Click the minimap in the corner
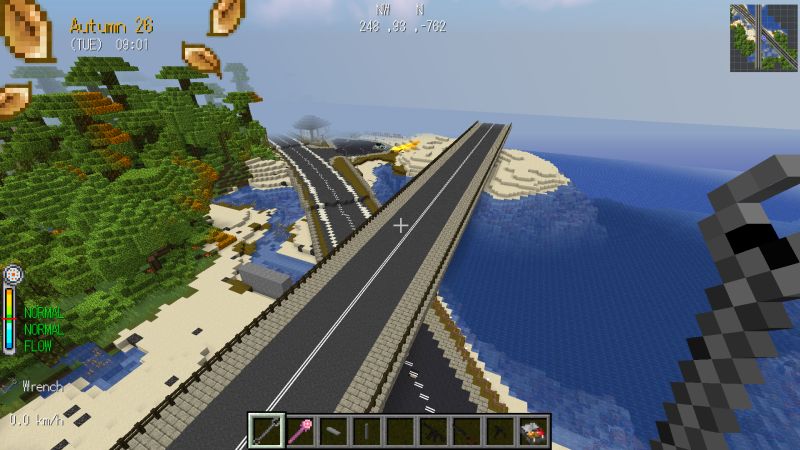Viewport: 800px width, 450px height. coord(763,38)
